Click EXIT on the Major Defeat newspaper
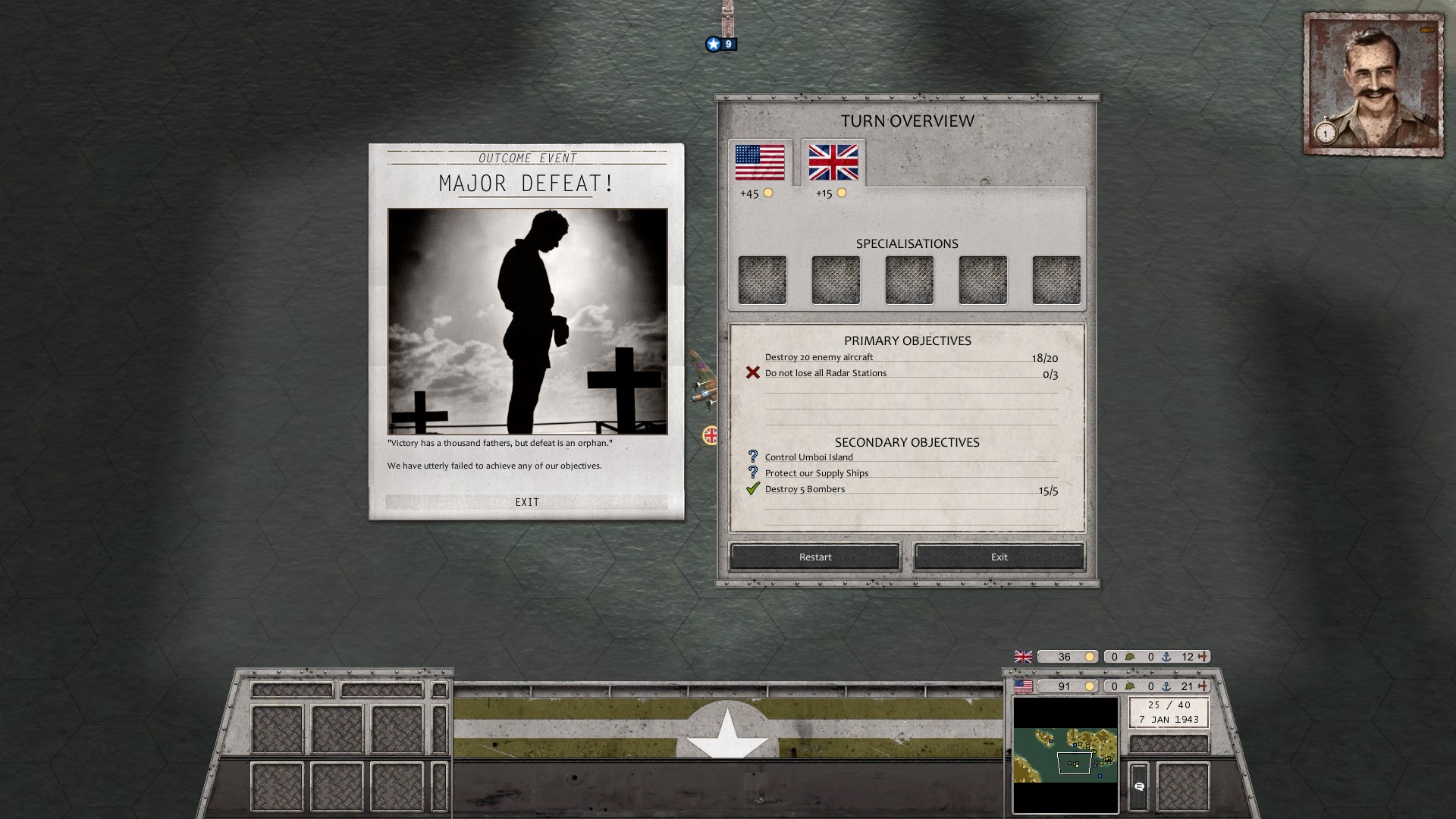 [528, 502]
